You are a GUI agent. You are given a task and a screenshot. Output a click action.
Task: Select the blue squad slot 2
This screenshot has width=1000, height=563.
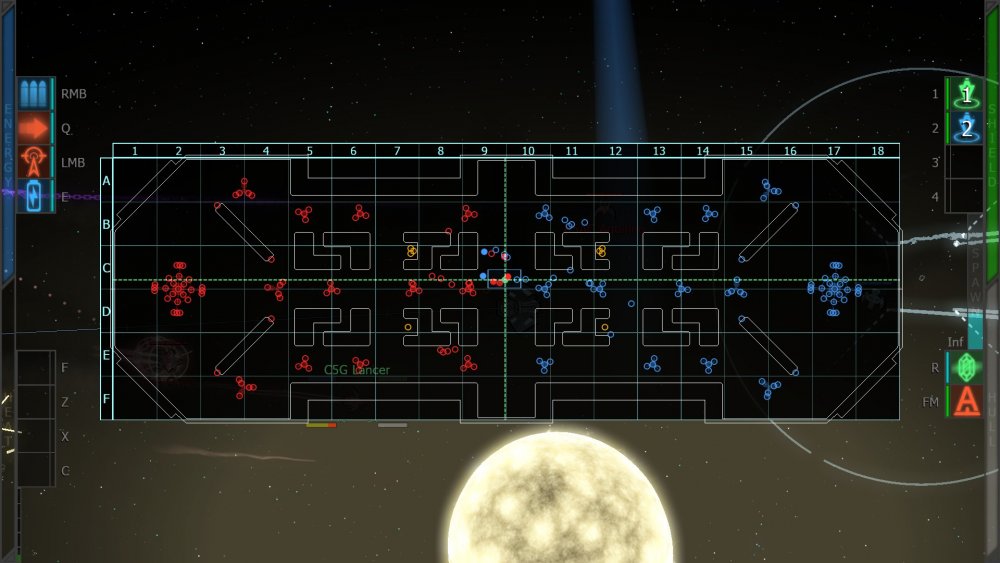click(967, 128)
